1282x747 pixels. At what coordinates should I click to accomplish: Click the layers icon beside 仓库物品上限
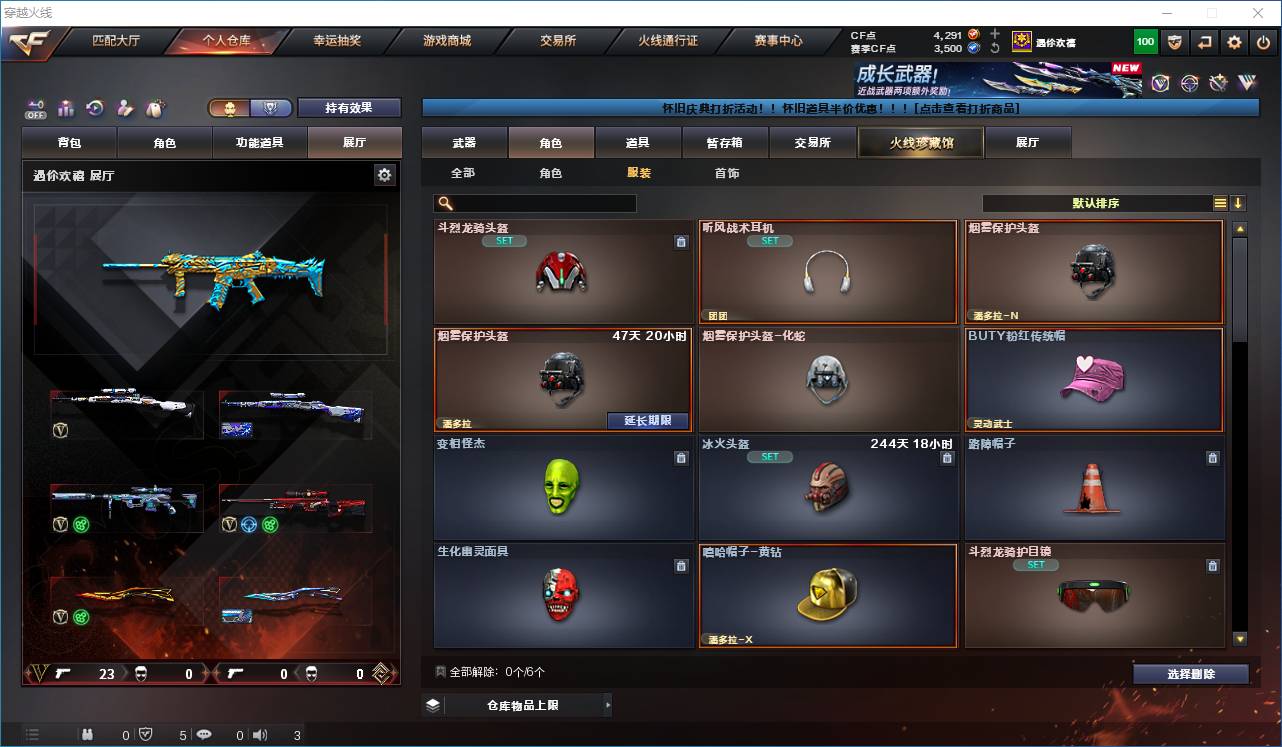point(433,704)
